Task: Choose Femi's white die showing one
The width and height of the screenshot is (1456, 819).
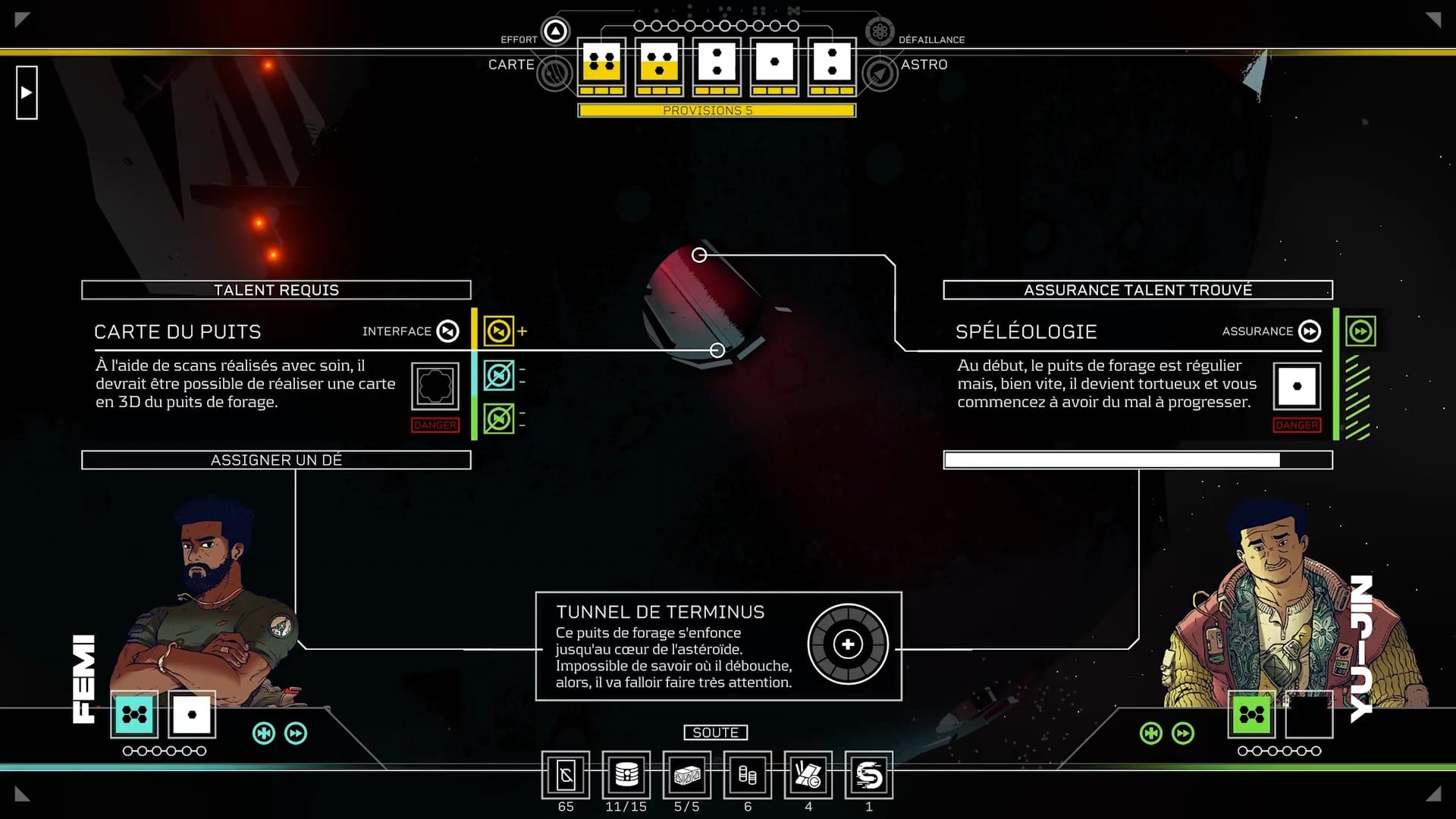Action: point(192,714)
